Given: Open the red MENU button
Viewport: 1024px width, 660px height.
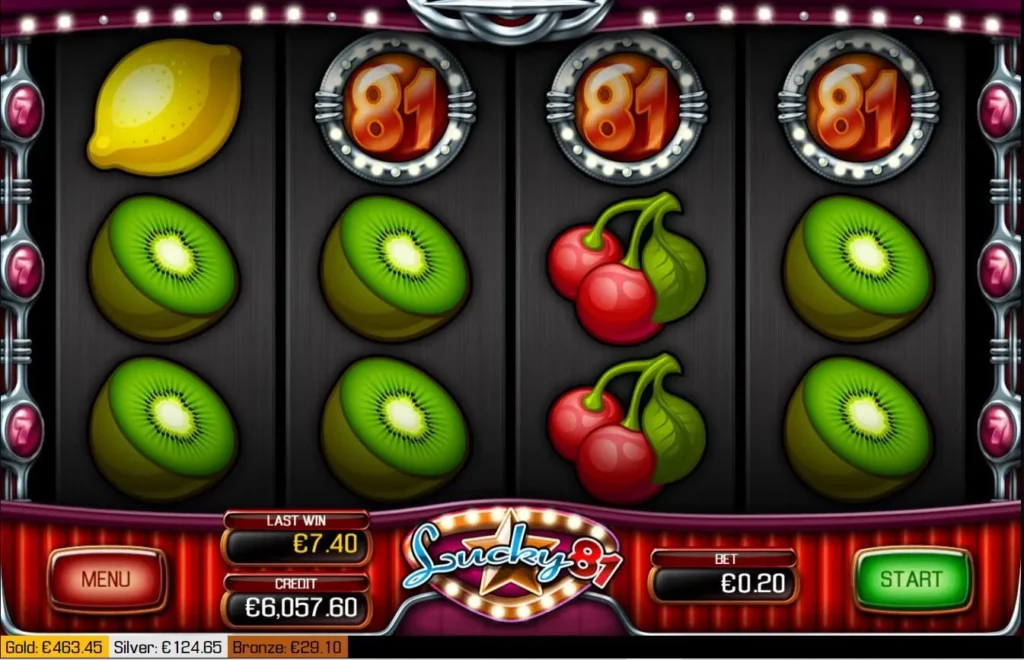Looking at the screenshot, I should (106, 579).
